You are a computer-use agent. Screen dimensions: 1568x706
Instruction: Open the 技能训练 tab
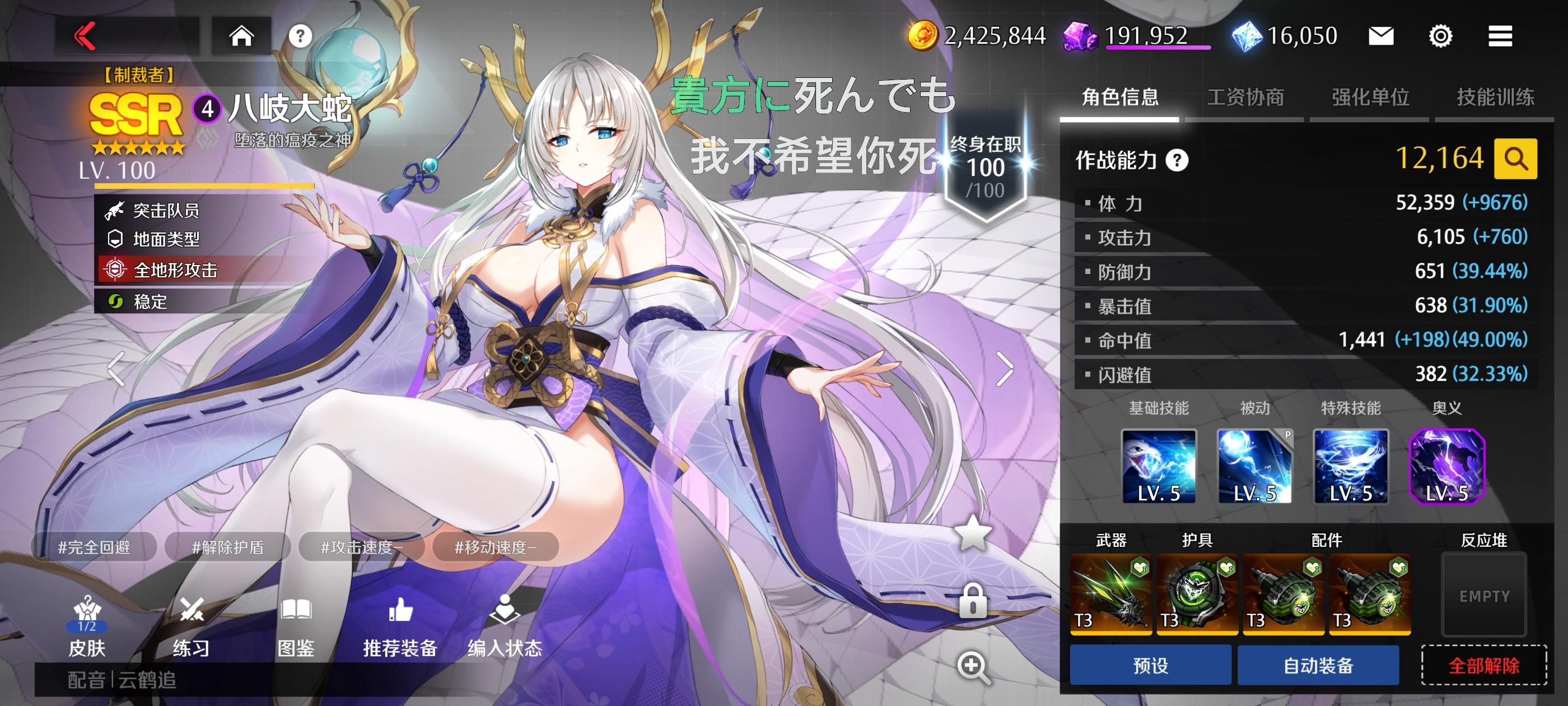tap(1492, 97)
